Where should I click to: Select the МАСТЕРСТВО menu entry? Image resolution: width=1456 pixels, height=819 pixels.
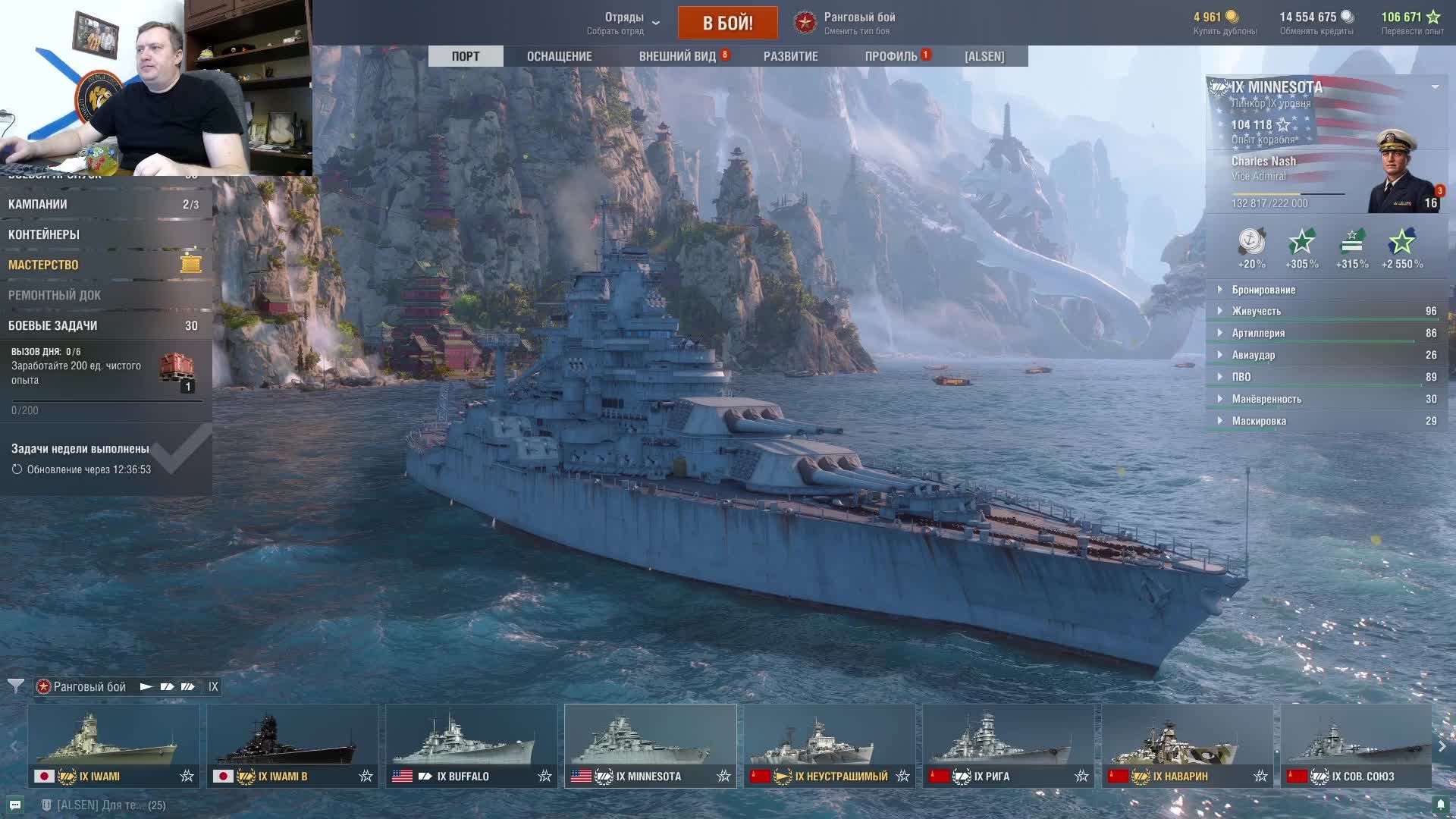click(43, 265)
